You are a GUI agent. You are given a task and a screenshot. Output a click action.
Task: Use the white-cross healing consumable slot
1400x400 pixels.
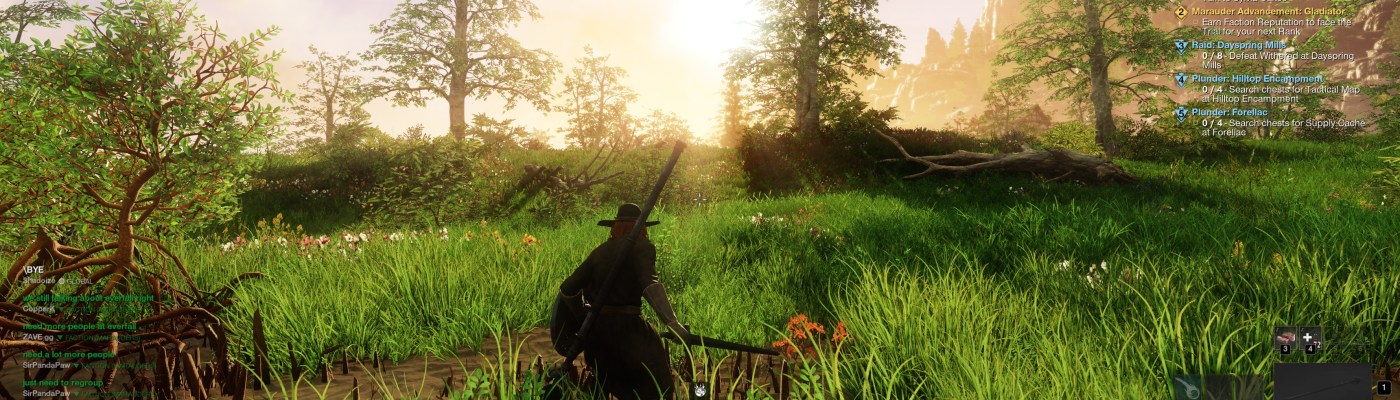point(1309,338)
